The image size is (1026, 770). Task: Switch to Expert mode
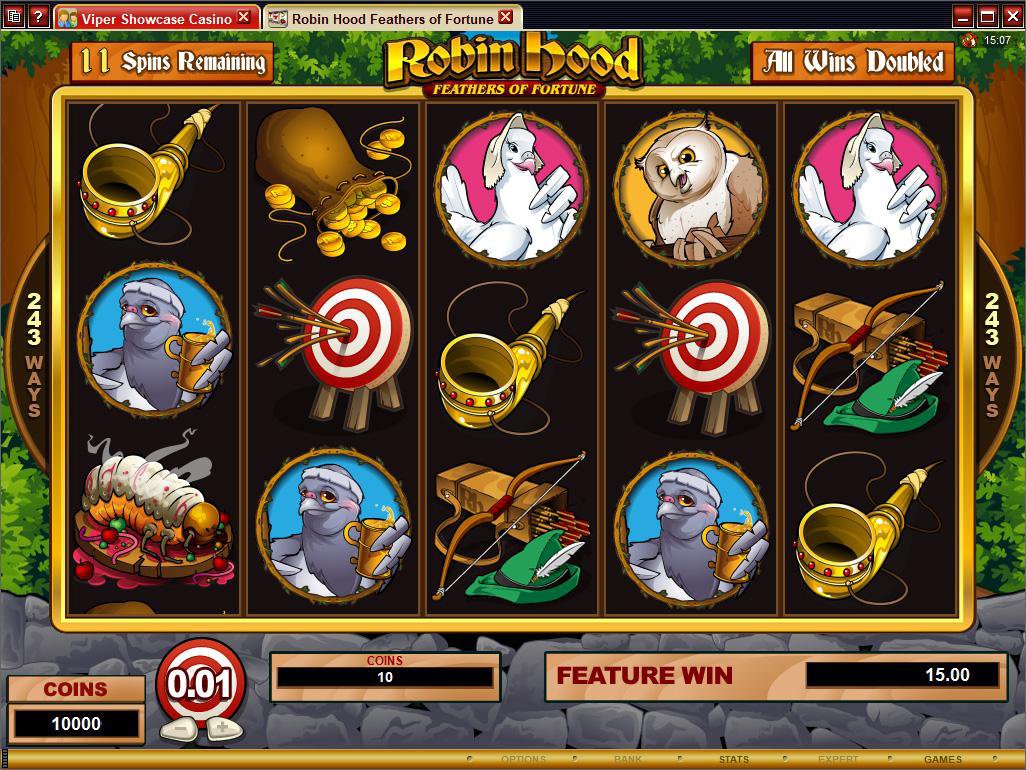coord(838,760)
